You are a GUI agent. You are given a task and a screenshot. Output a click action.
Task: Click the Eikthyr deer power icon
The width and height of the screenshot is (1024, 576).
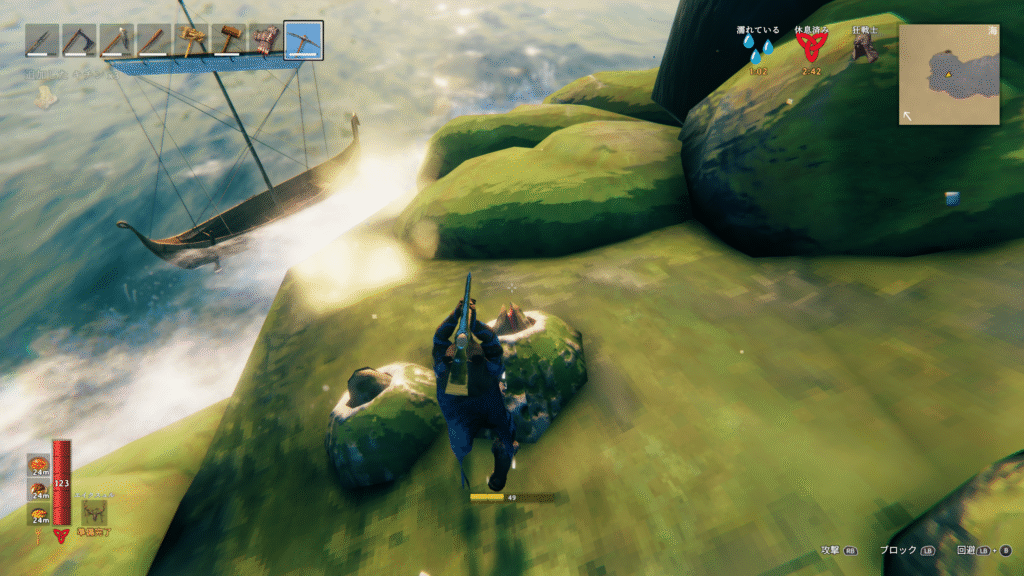(96, 513)
